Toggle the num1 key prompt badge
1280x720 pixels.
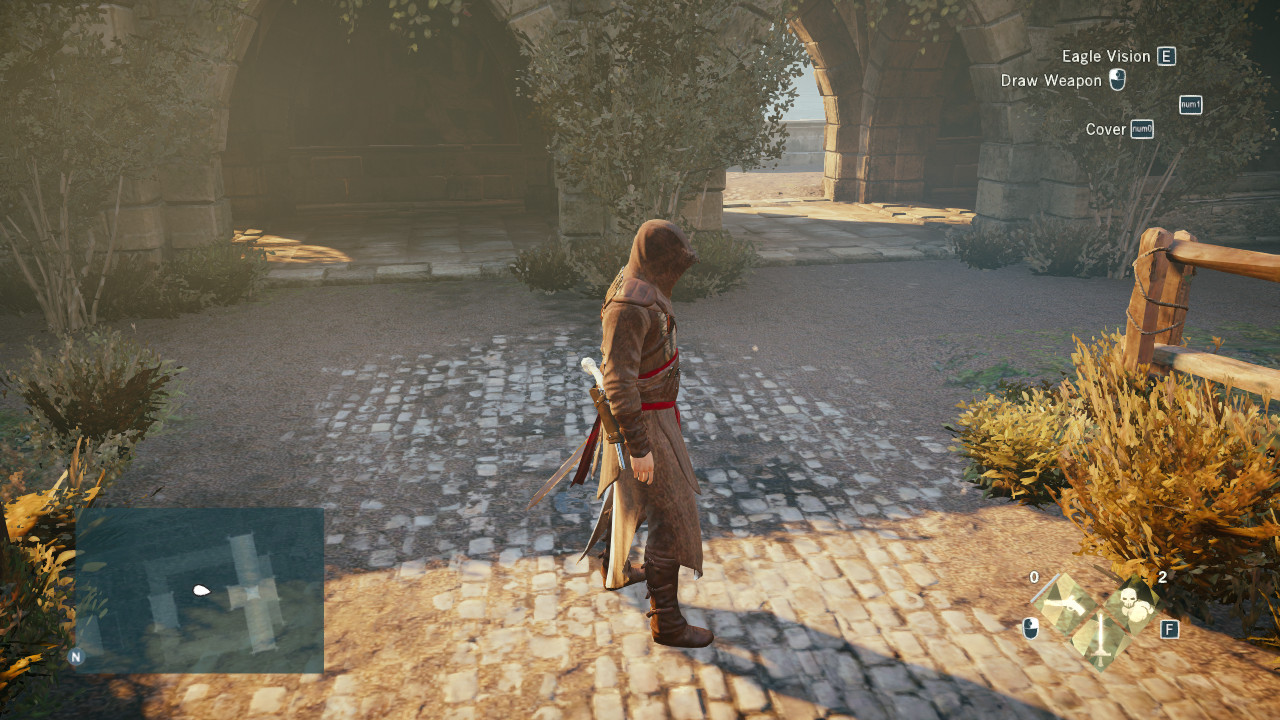1191,105
